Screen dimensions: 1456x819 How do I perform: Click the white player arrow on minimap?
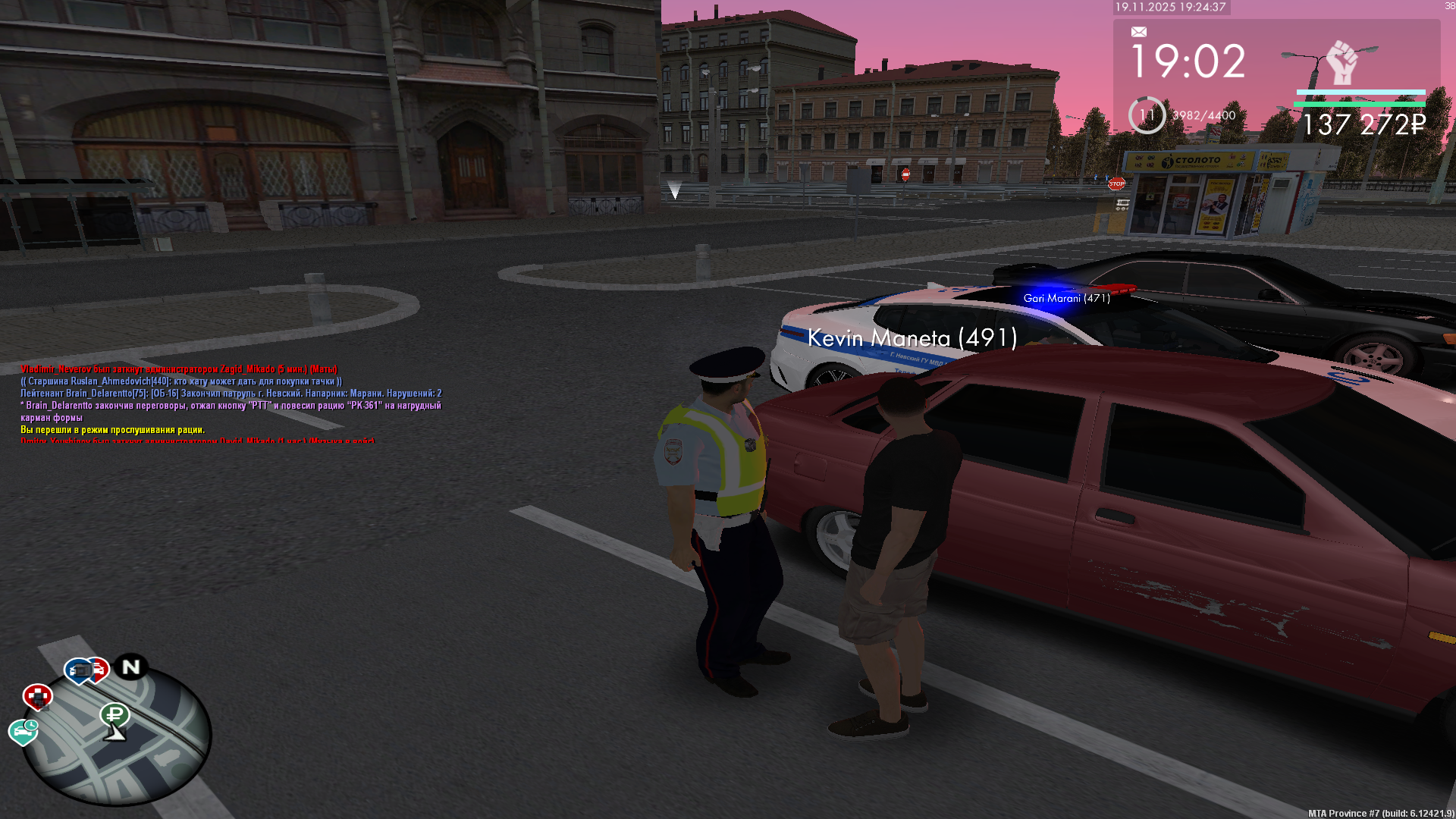[x=115, y=733]
